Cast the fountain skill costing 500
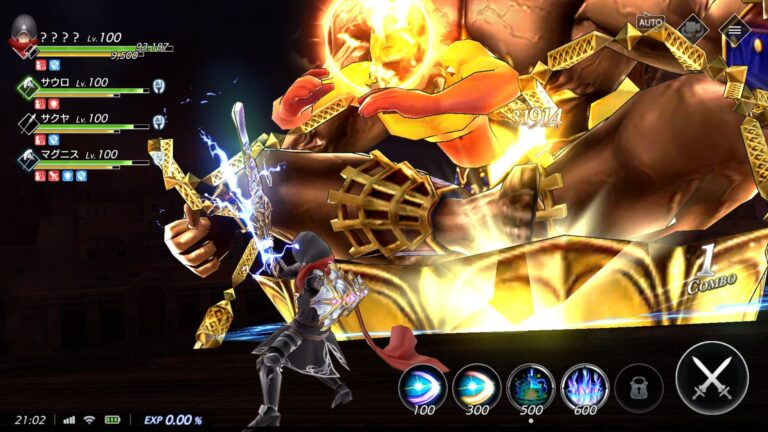 [x=530, y=385]
